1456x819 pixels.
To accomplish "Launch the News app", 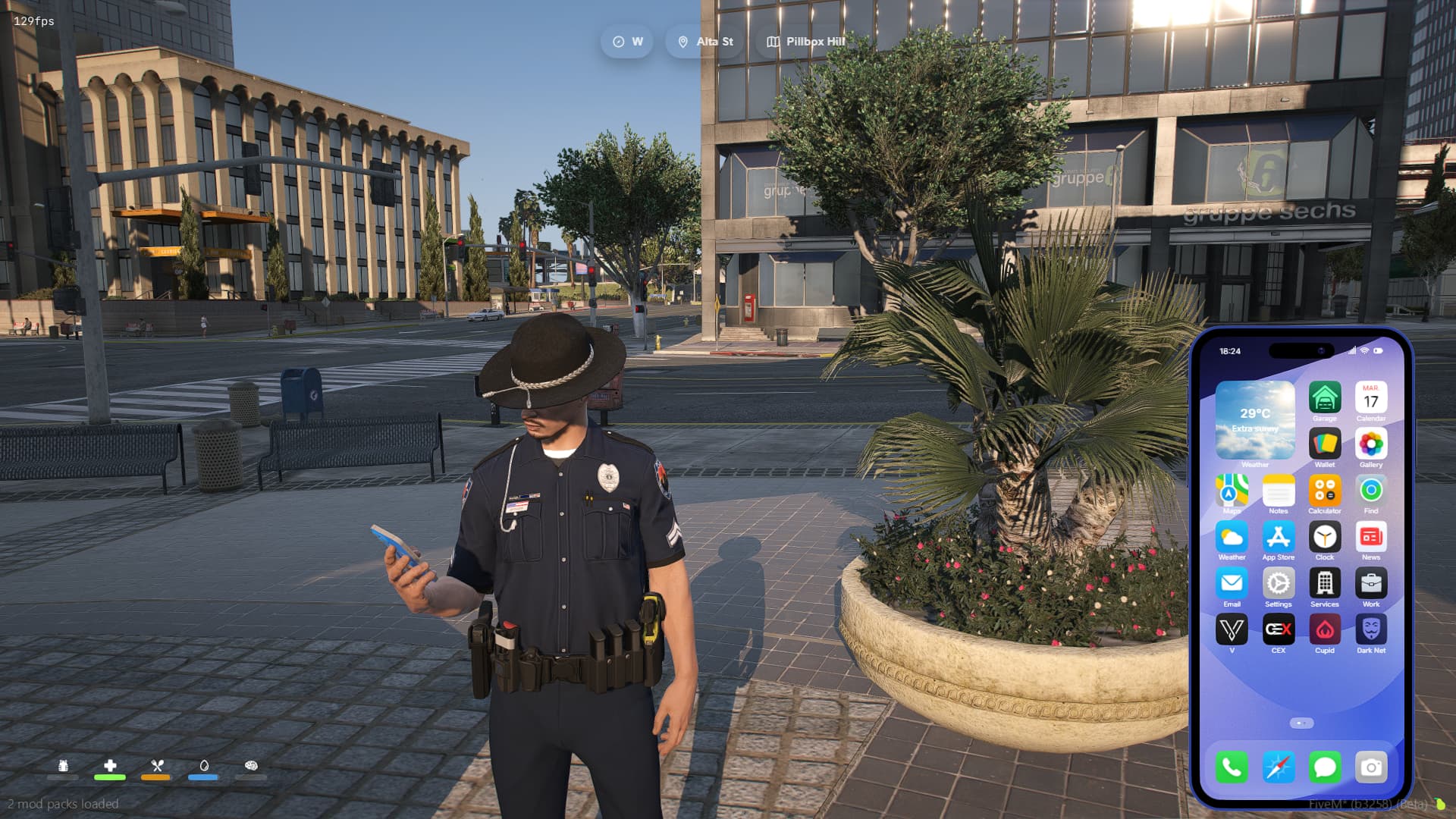I will pos(1370,538).
